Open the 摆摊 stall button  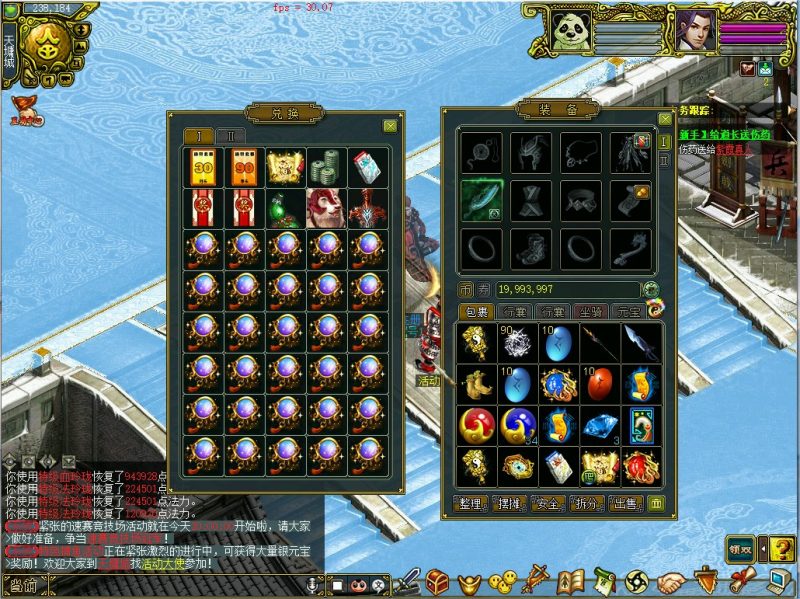point(514,502)
